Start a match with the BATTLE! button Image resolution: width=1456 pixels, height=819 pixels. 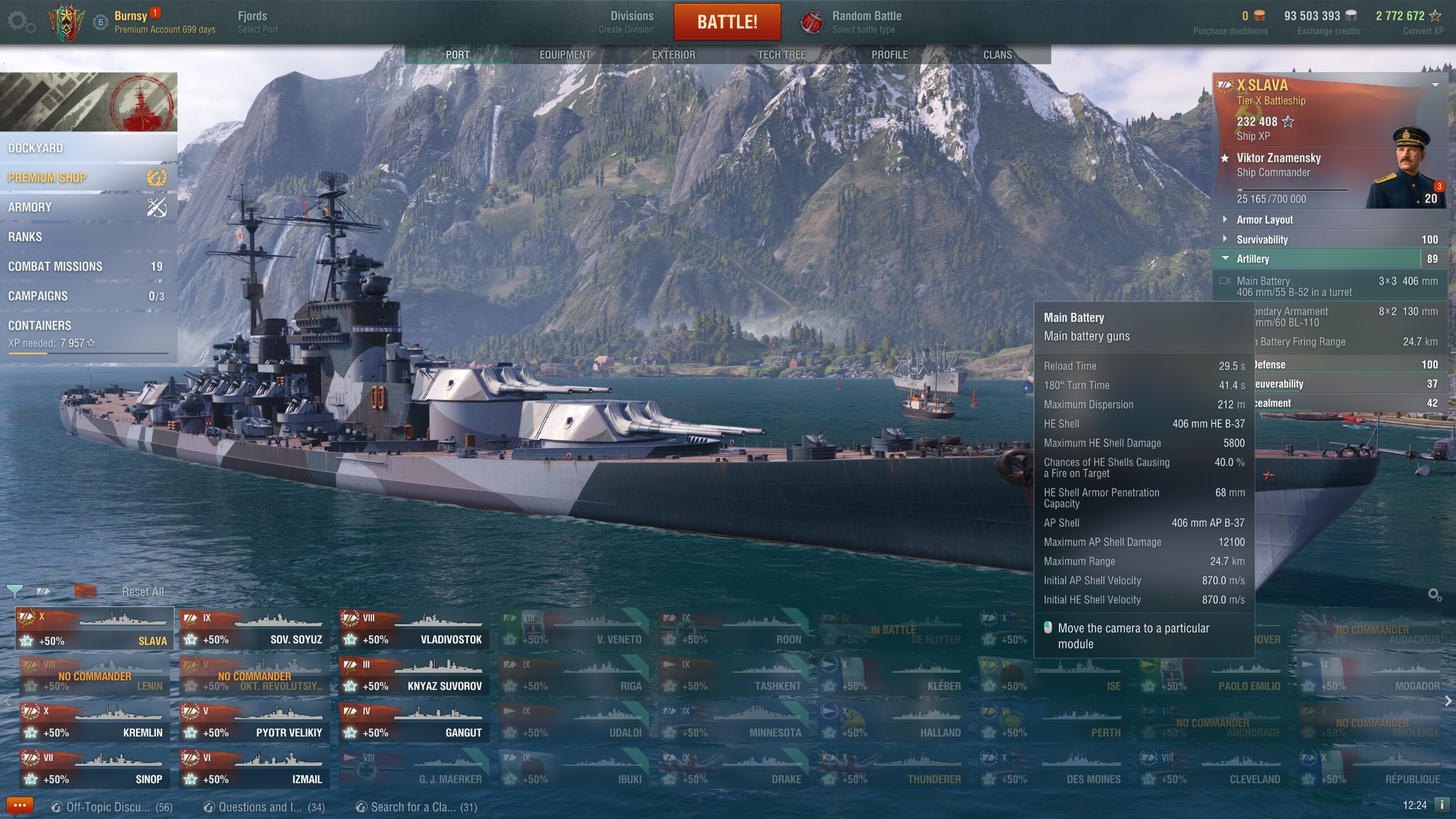pos(727,22)
